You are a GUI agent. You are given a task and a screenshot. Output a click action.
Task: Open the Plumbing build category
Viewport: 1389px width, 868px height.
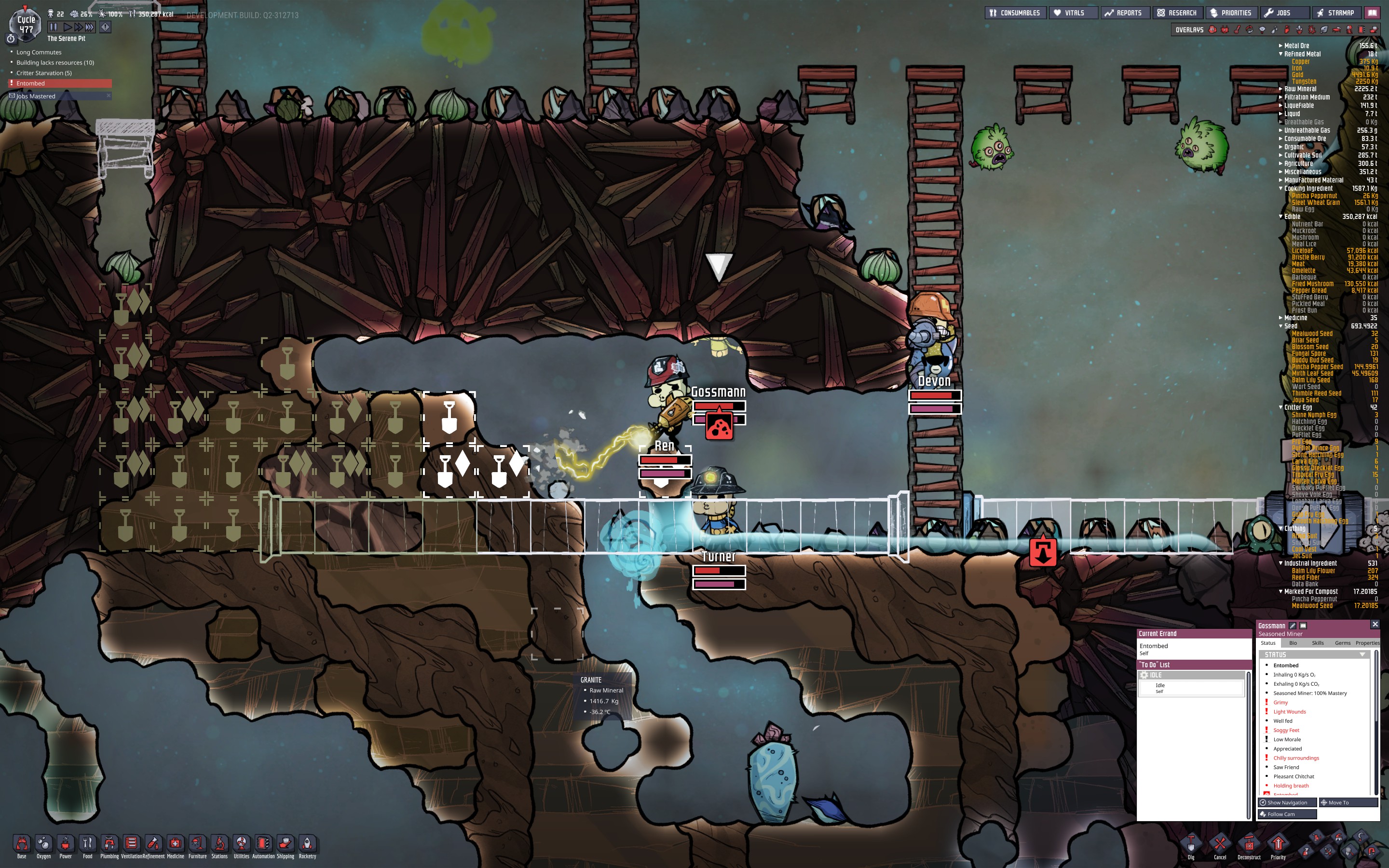(109, 846)
